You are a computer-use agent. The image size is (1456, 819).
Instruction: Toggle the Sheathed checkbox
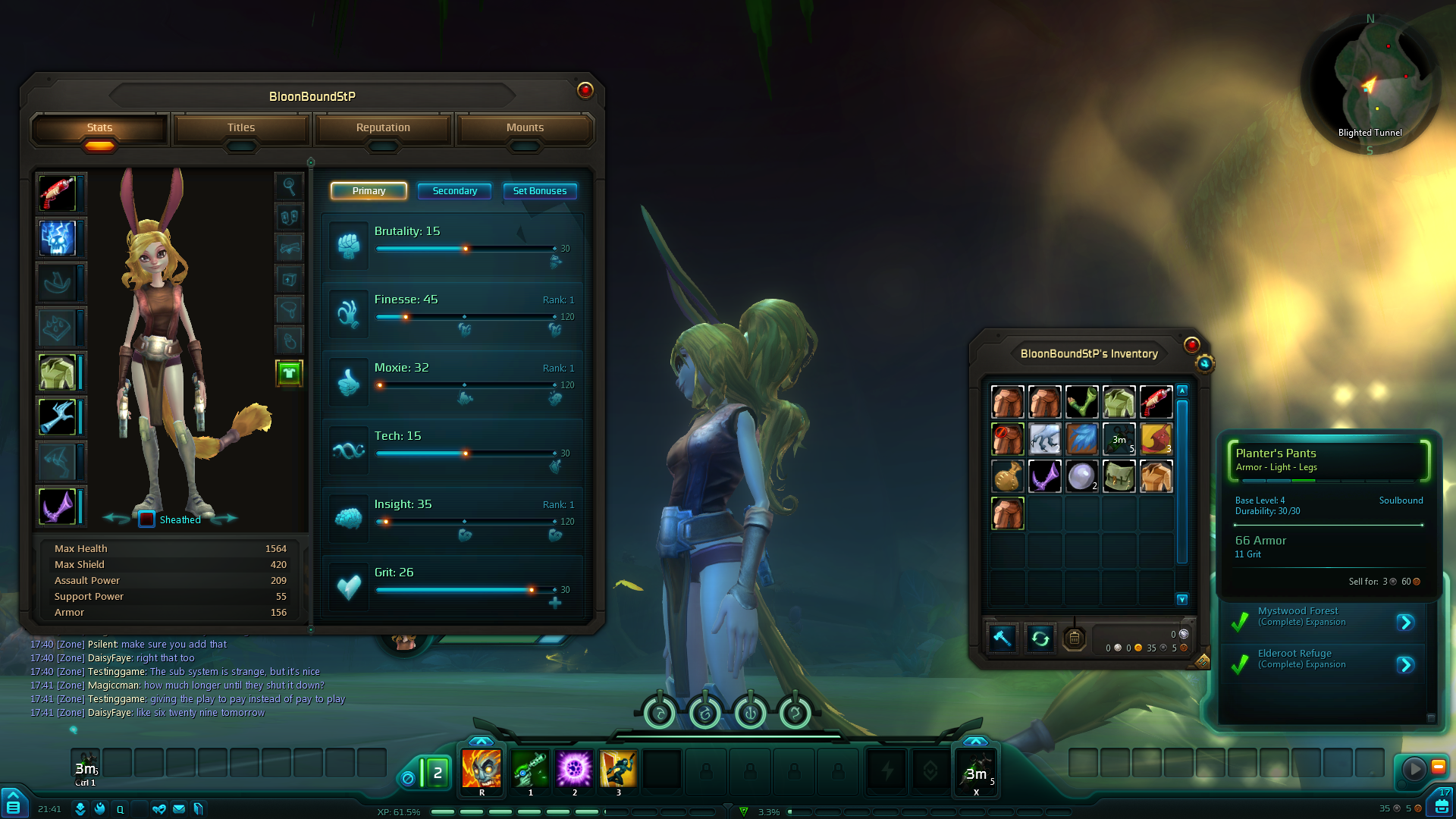[147, 519]
